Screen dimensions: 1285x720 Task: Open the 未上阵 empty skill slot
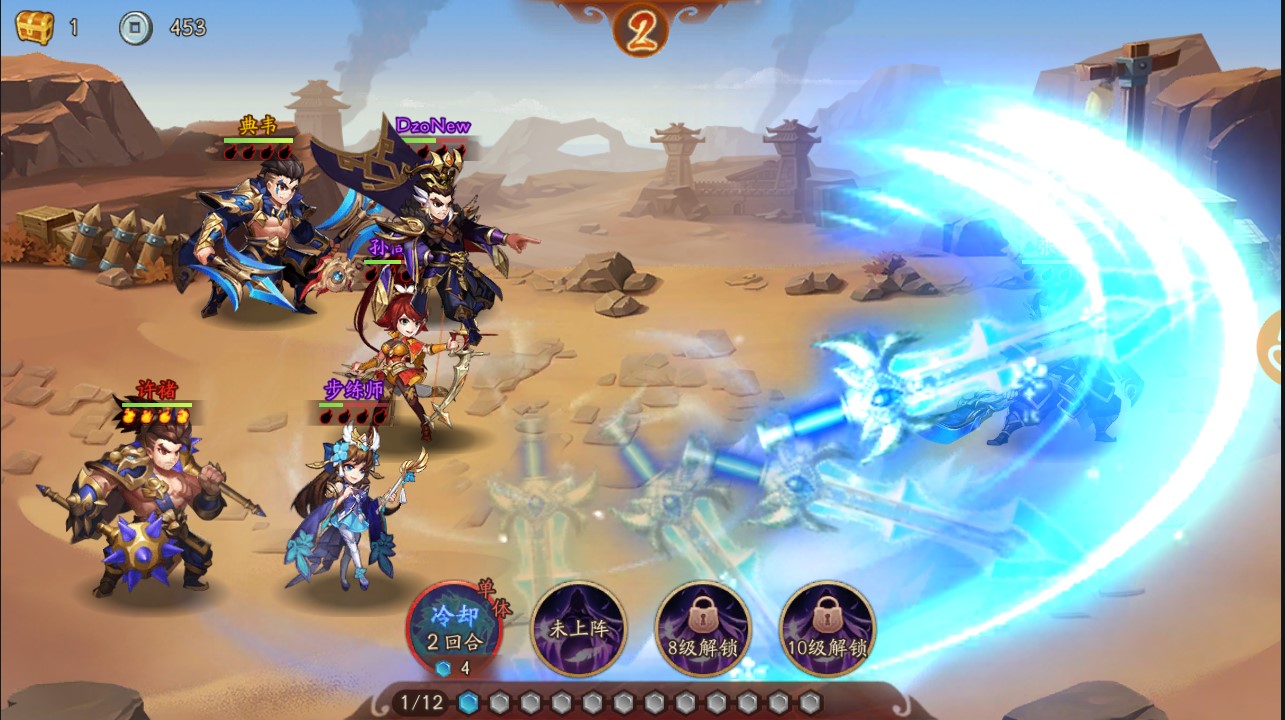578,629
